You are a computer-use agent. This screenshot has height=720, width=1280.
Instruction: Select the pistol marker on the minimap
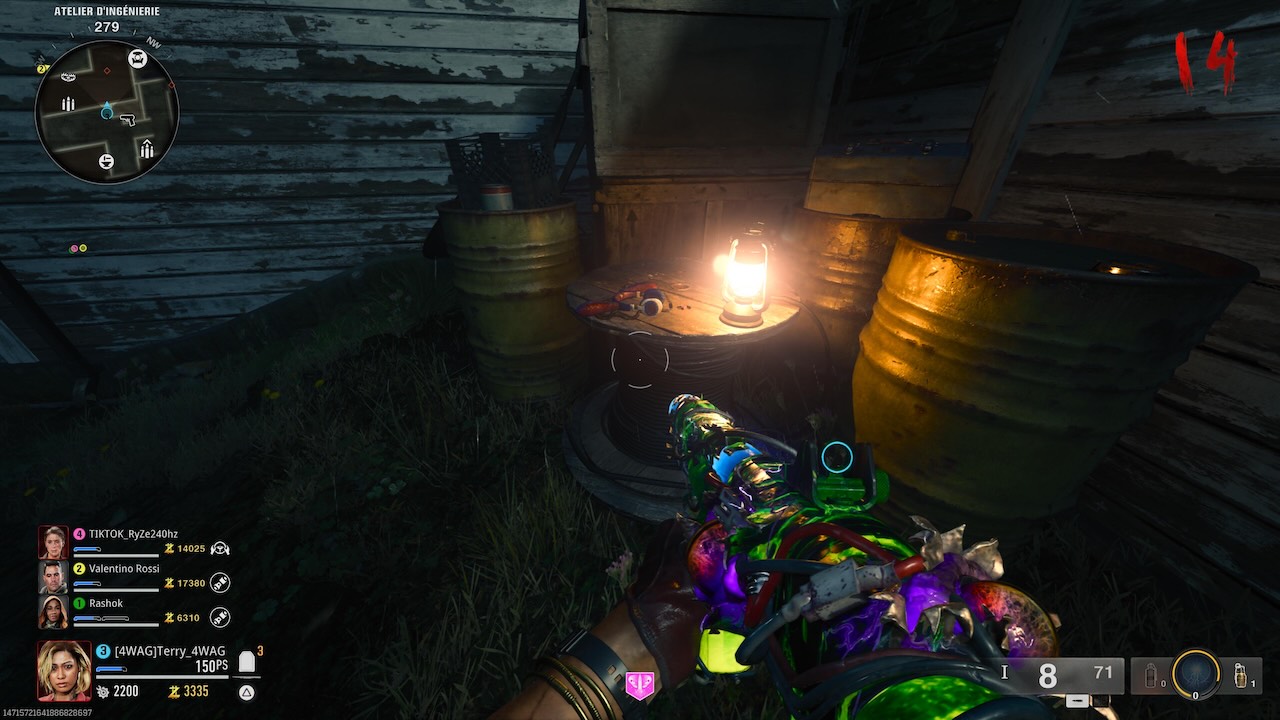point(127,120)
